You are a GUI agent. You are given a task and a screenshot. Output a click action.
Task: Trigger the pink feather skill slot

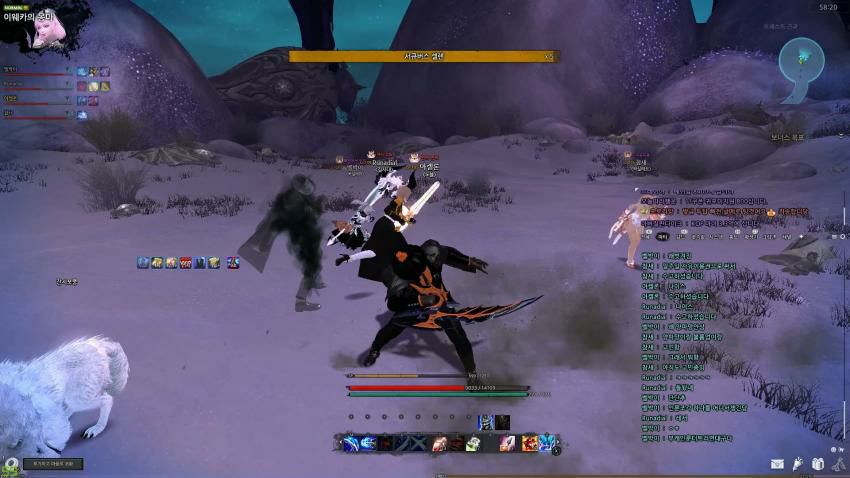(508, 443)
